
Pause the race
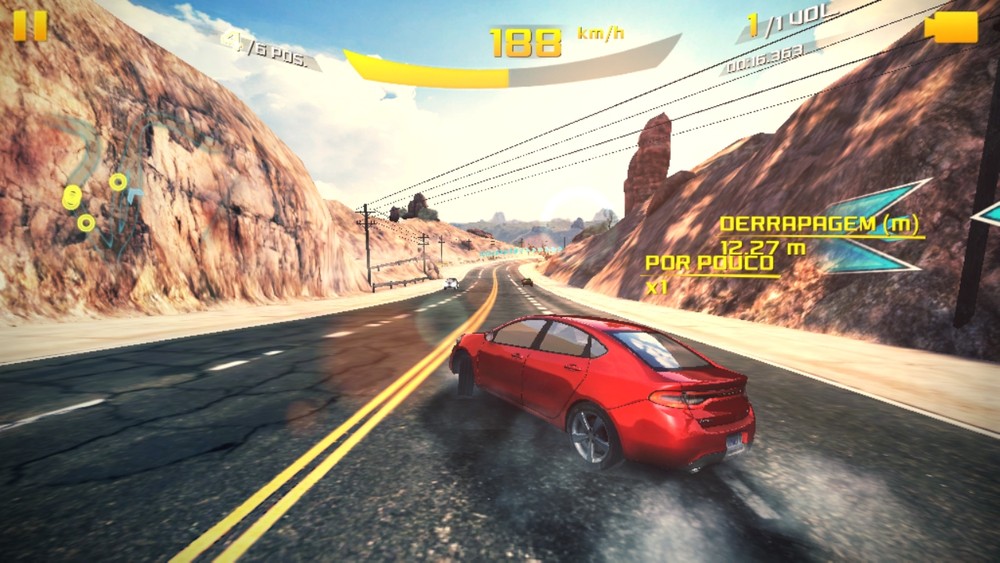point(30,25)
